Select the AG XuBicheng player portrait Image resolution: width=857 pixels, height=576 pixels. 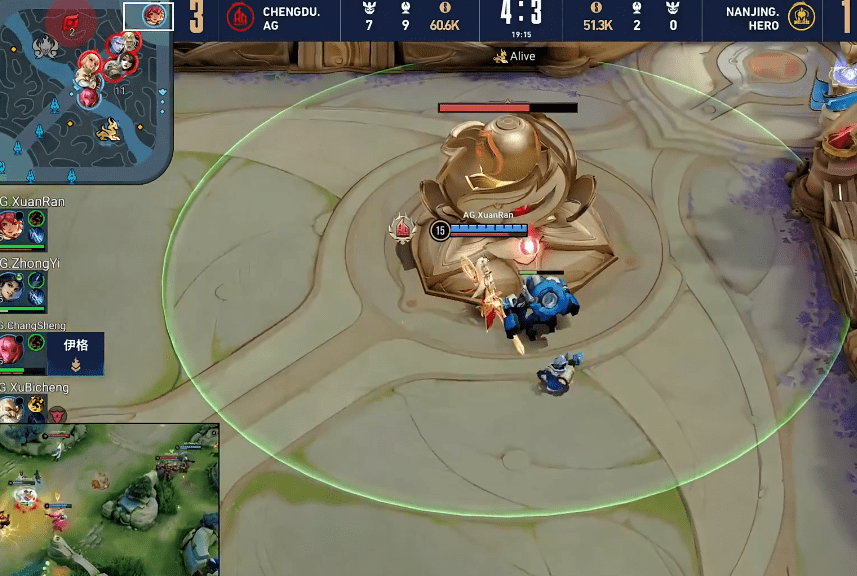click(x=12, y=409)
